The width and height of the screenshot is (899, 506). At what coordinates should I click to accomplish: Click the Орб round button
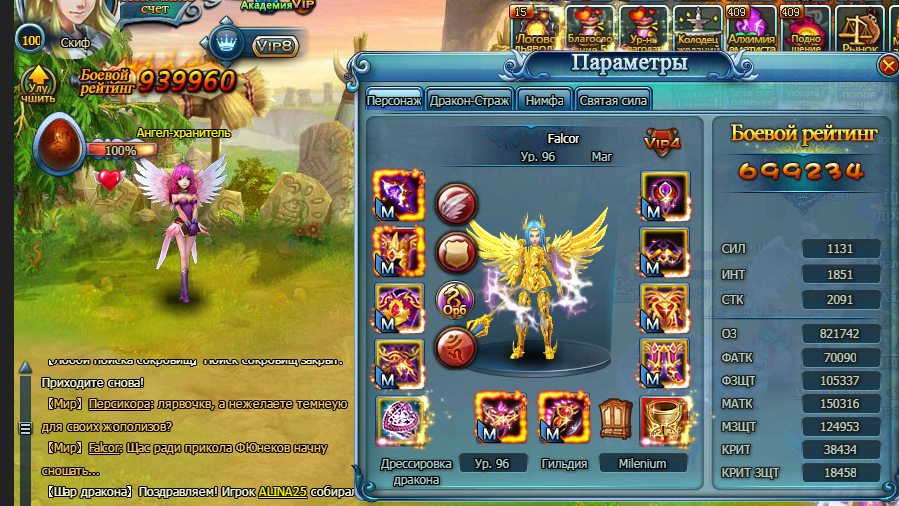coord(456,301)
